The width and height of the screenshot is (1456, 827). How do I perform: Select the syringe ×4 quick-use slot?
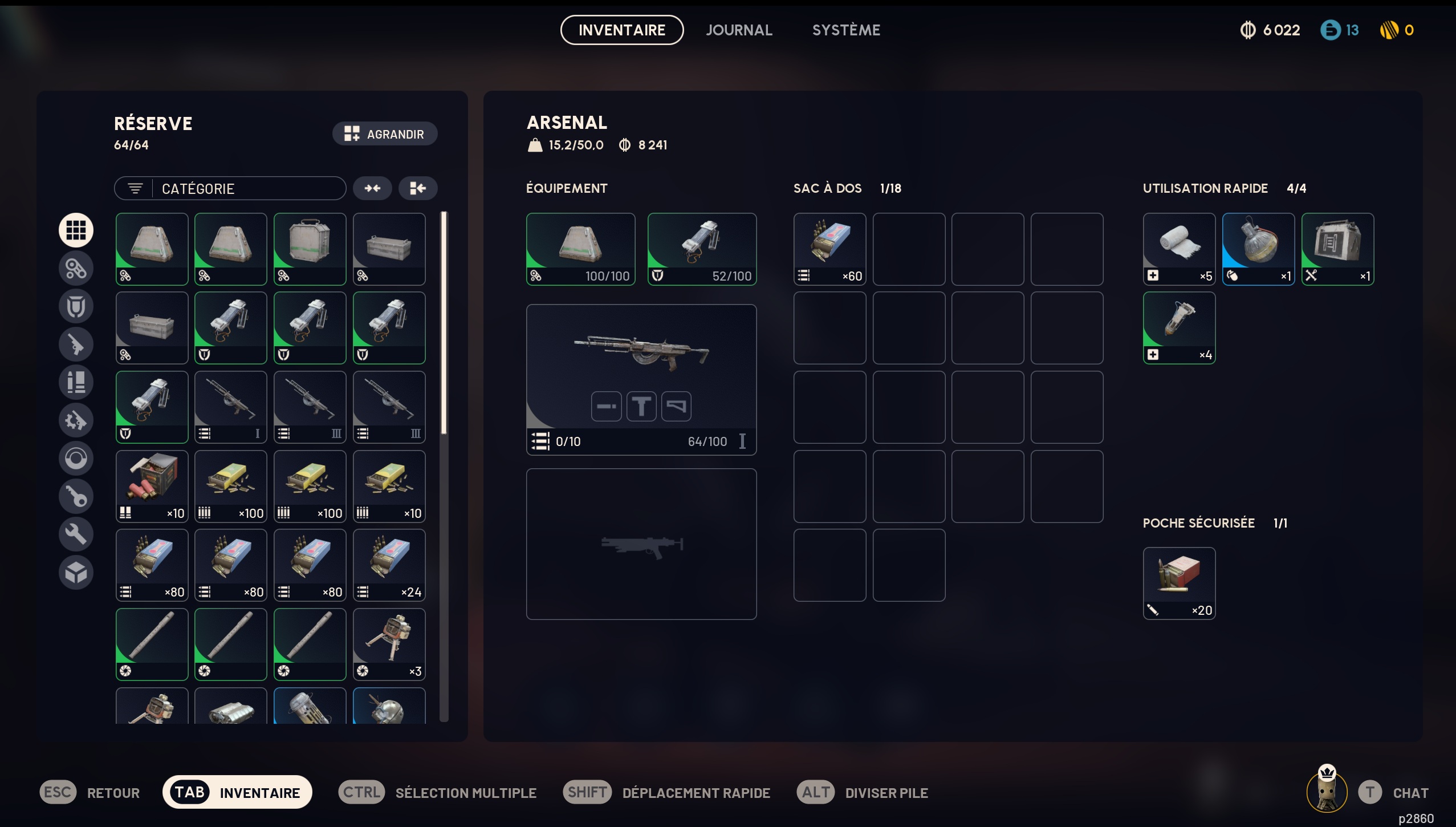[x=1179, y=328]
